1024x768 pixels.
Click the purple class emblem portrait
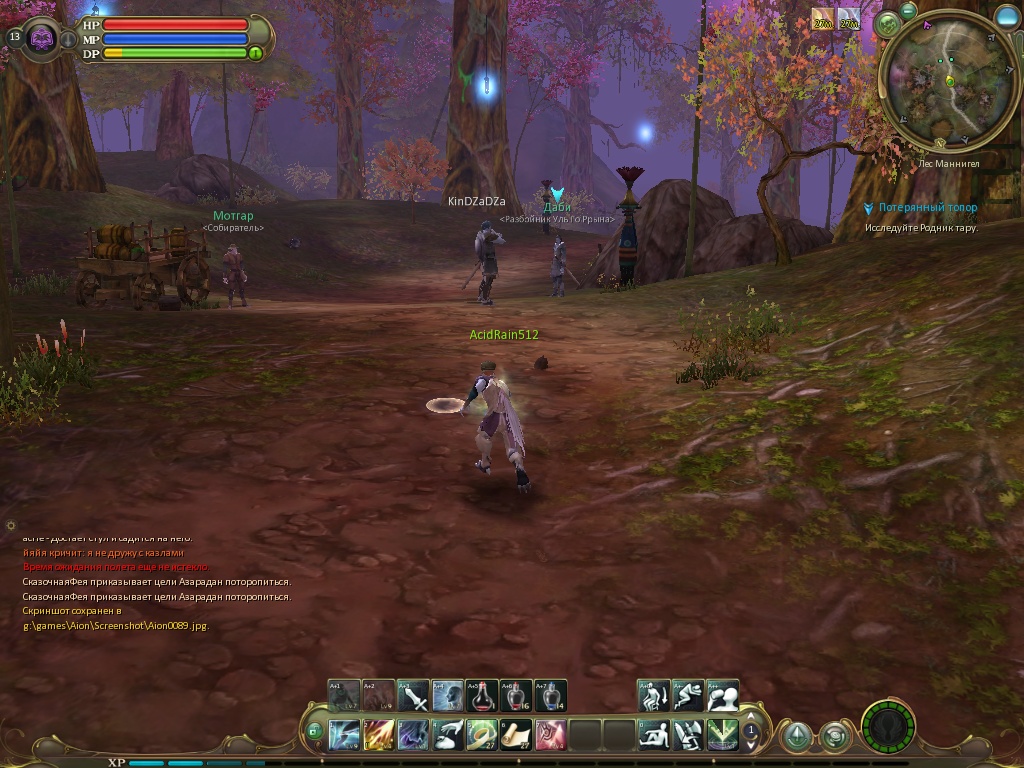[43, 39]
